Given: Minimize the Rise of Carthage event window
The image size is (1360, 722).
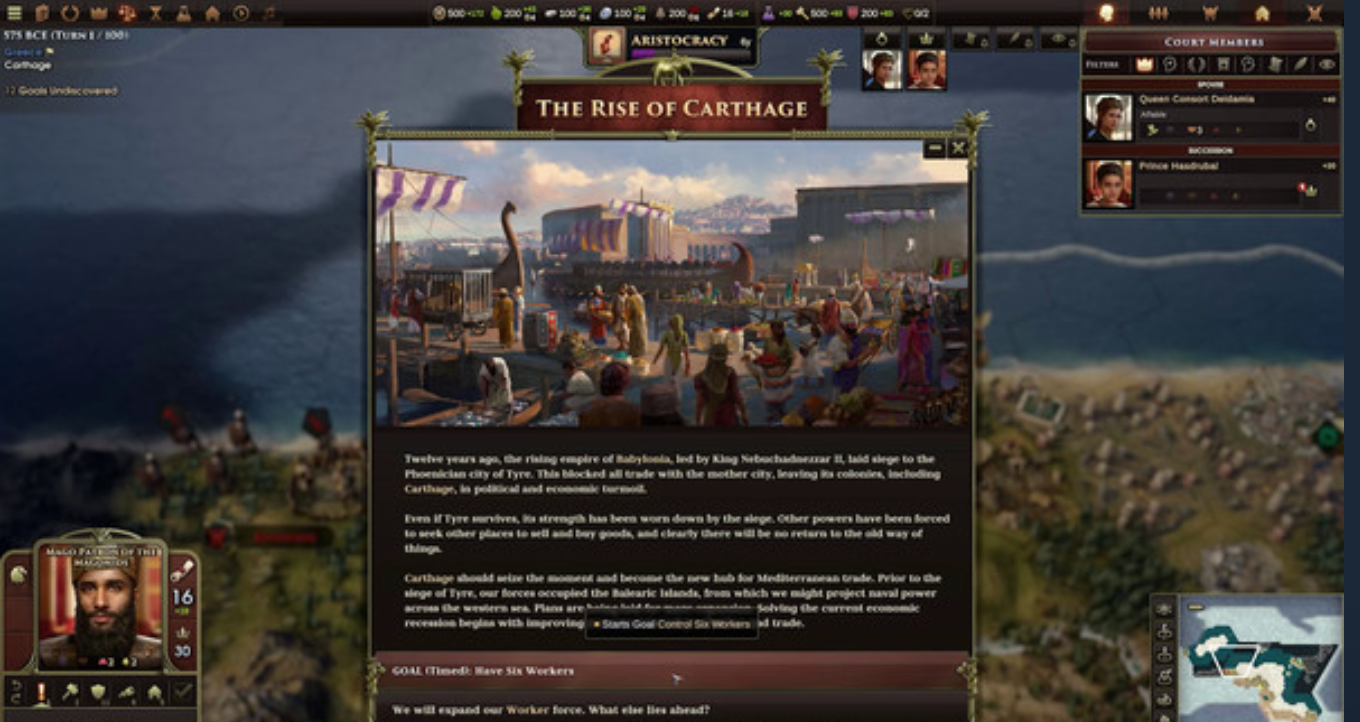Looking at the screenshot, I should (x=934, y=148).
